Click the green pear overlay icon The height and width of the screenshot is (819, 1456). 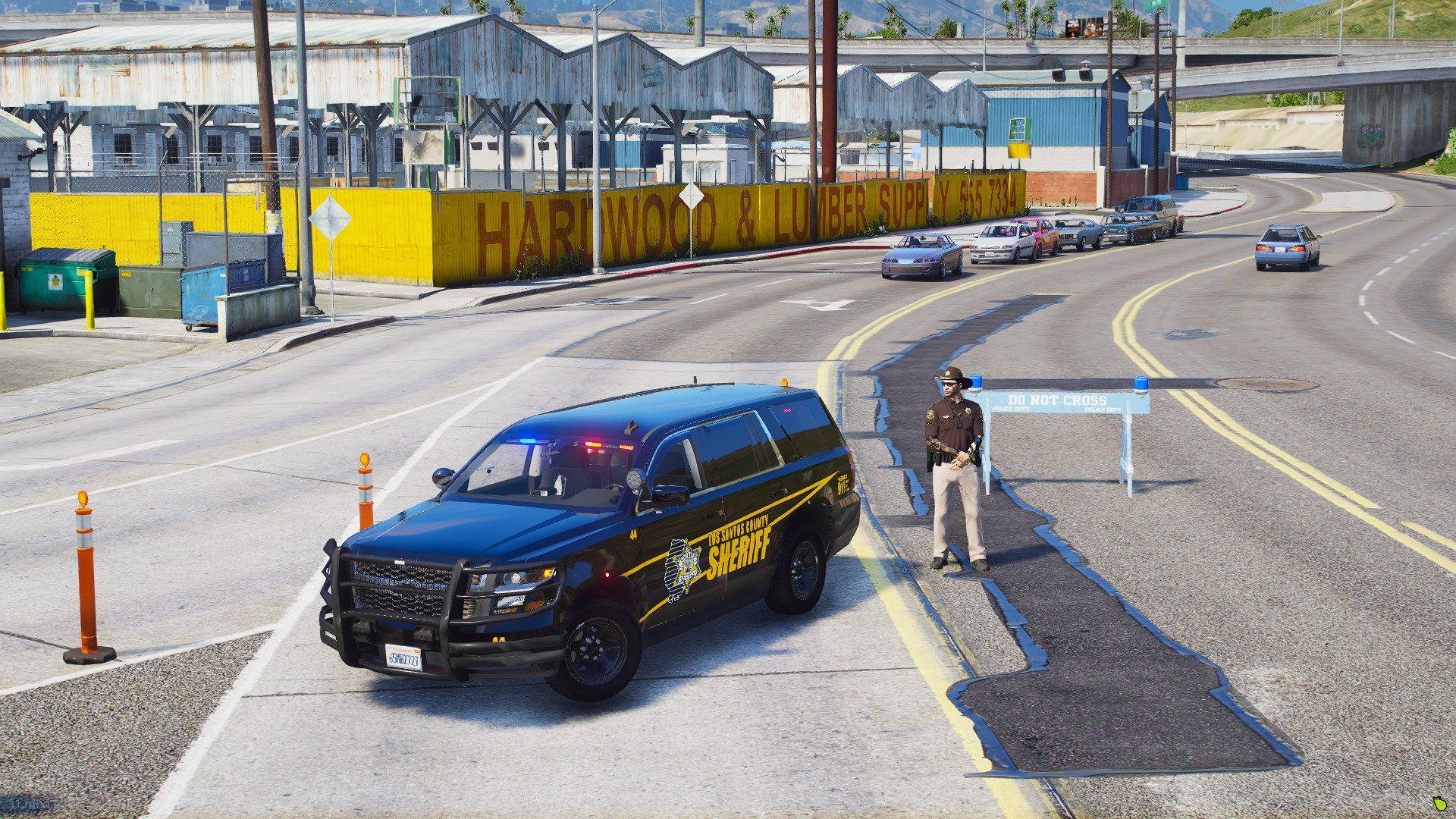[x=1439, y=803]
